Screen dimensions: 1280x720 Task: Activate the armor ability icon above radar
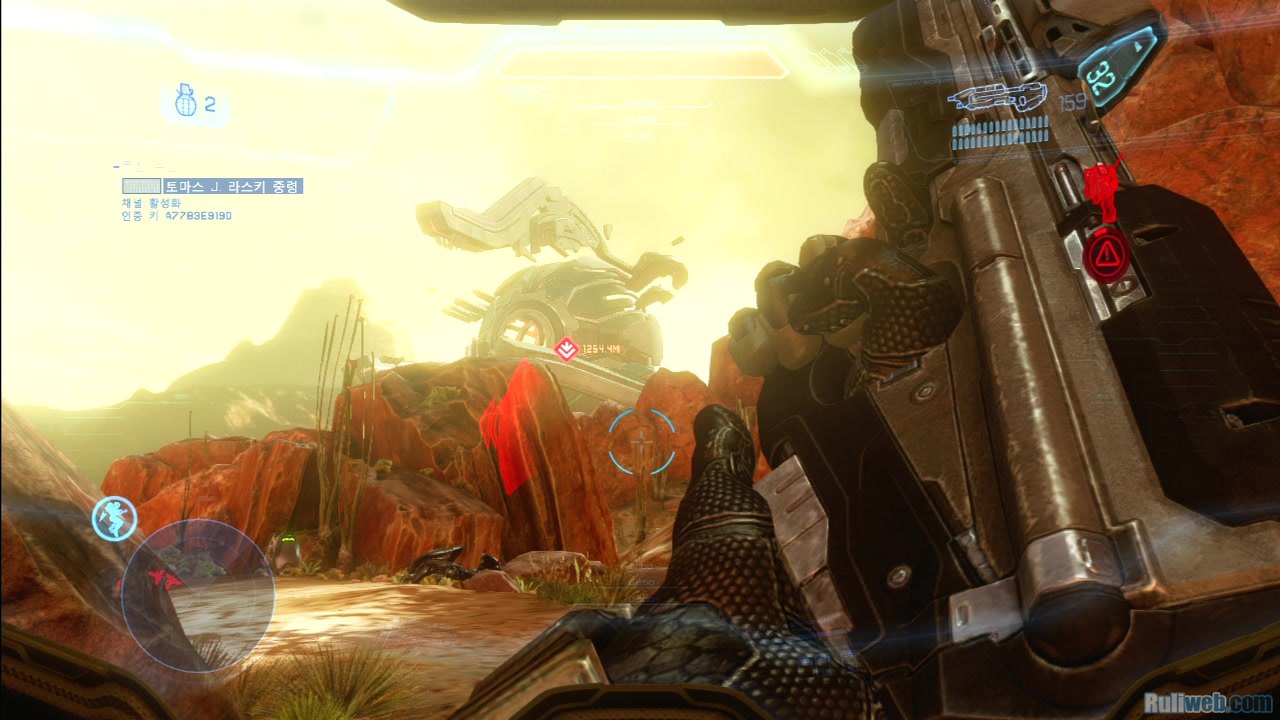(x=114, y=518)
